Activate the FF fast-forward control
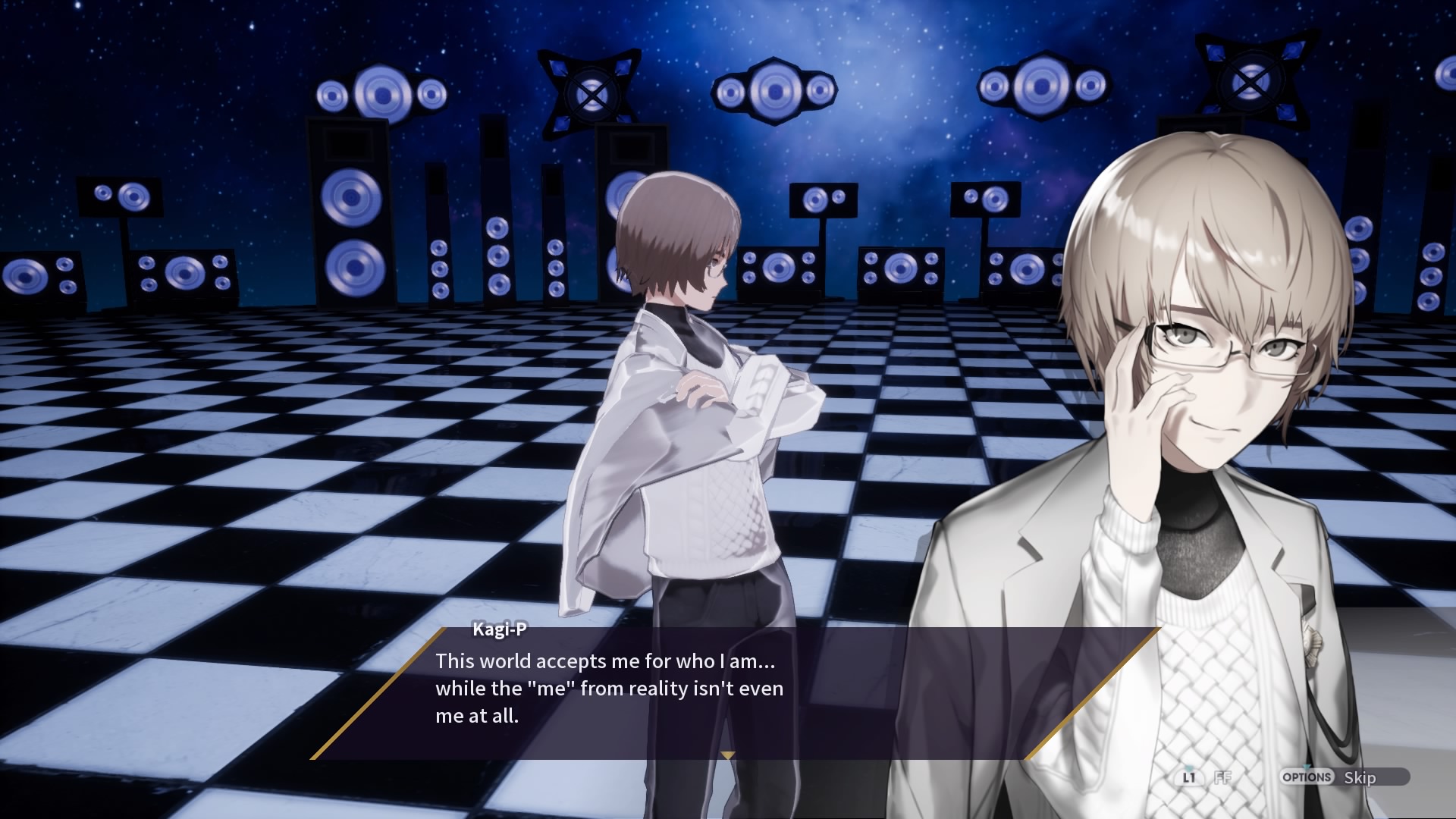Viewport: 1456px width, 819px height. click(x=1222, y=777)
